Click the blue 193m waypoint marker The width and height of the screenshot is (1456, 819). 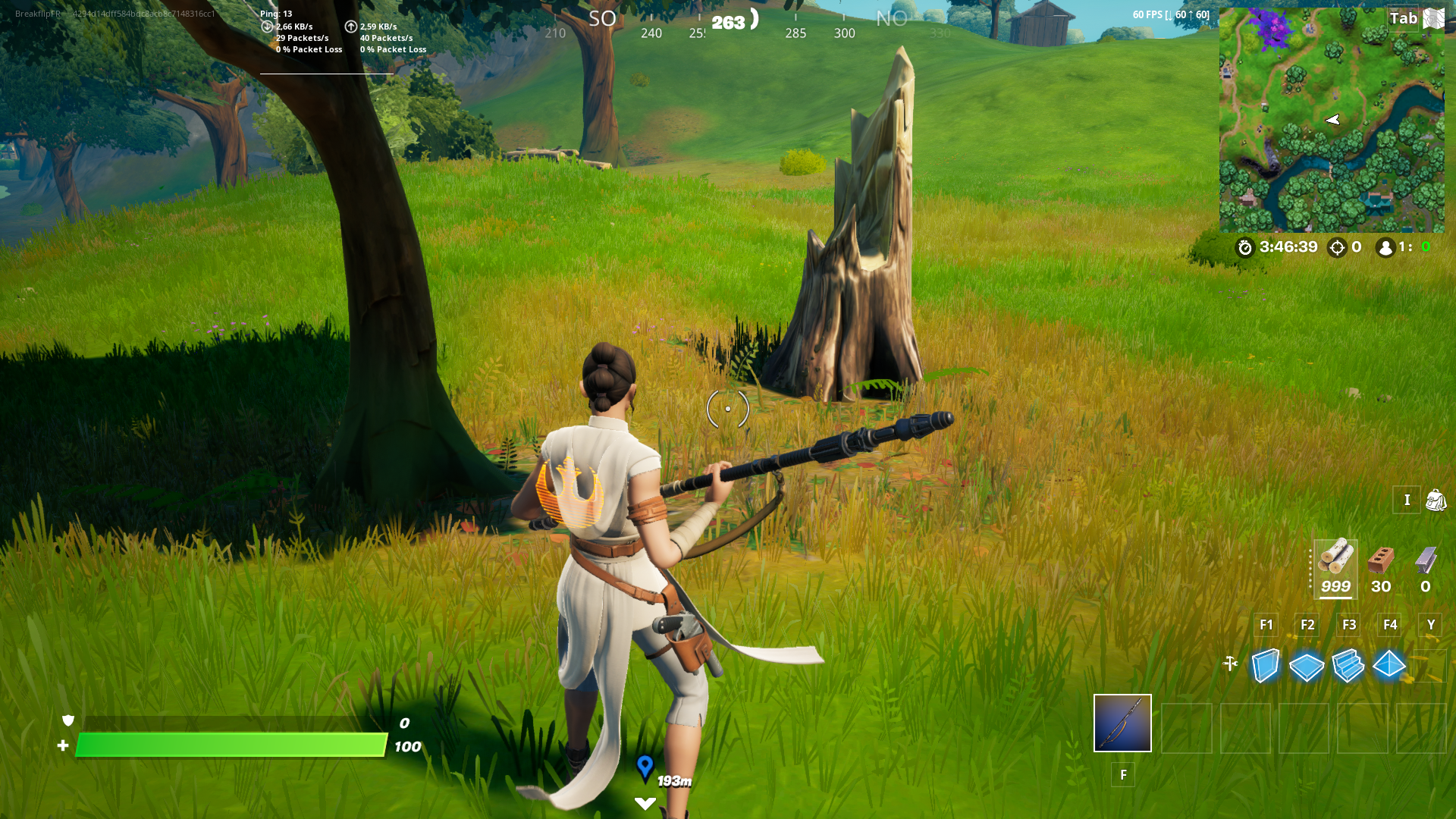644,767
